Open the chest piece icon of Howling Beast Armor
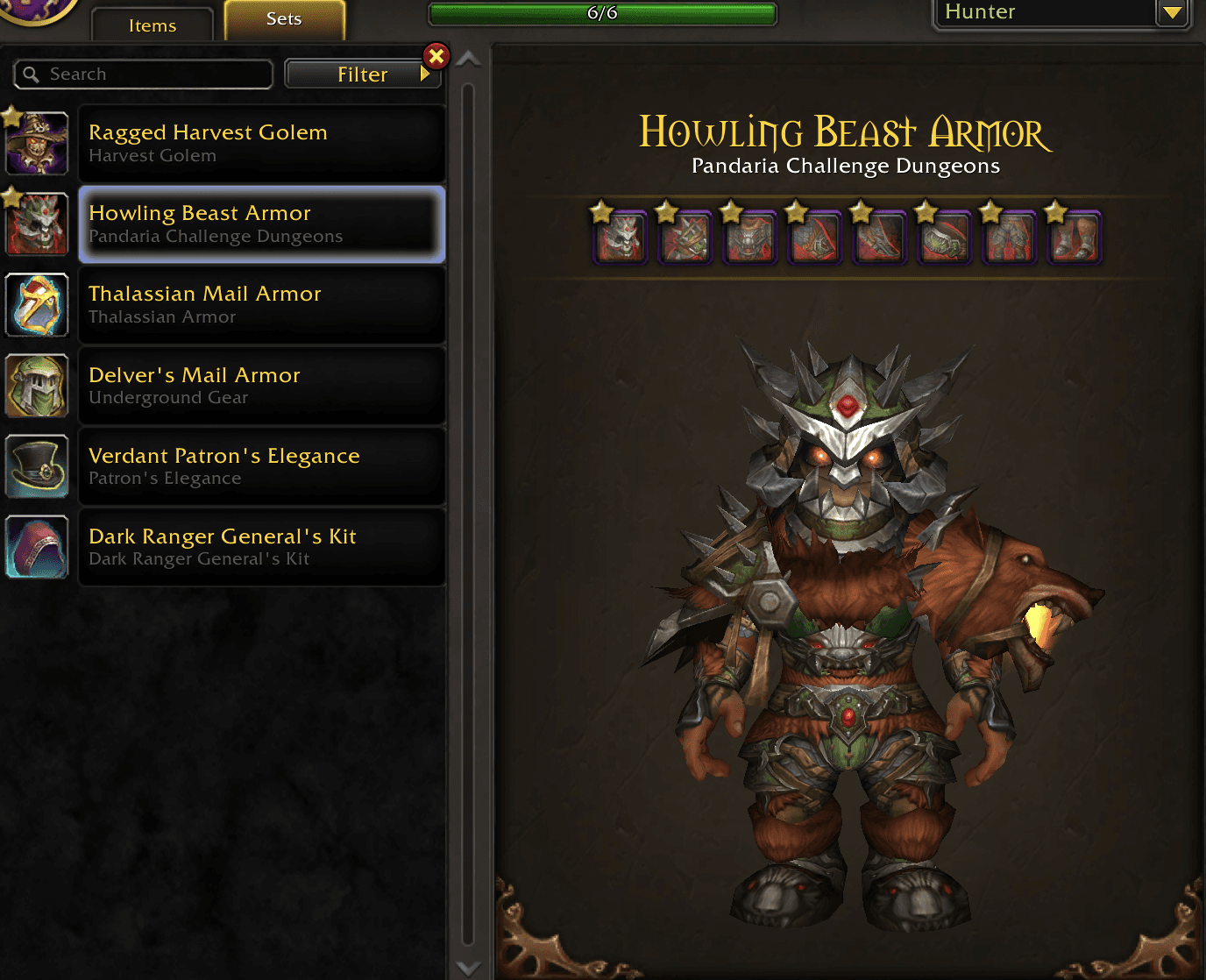 (750, 237)
